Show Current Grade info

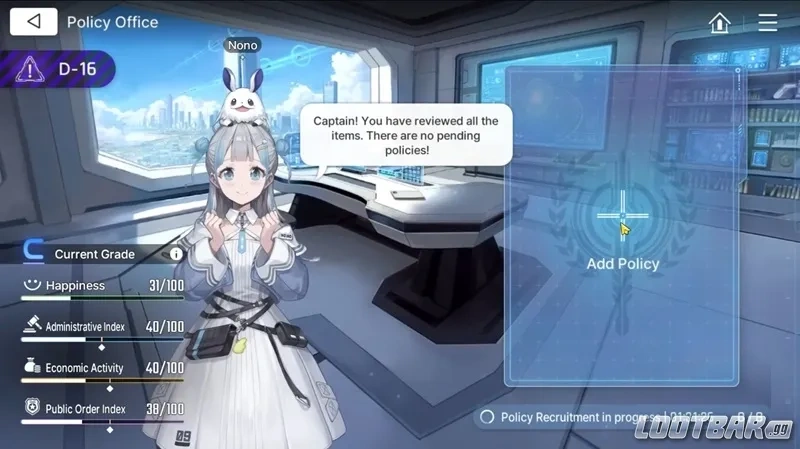176,254
